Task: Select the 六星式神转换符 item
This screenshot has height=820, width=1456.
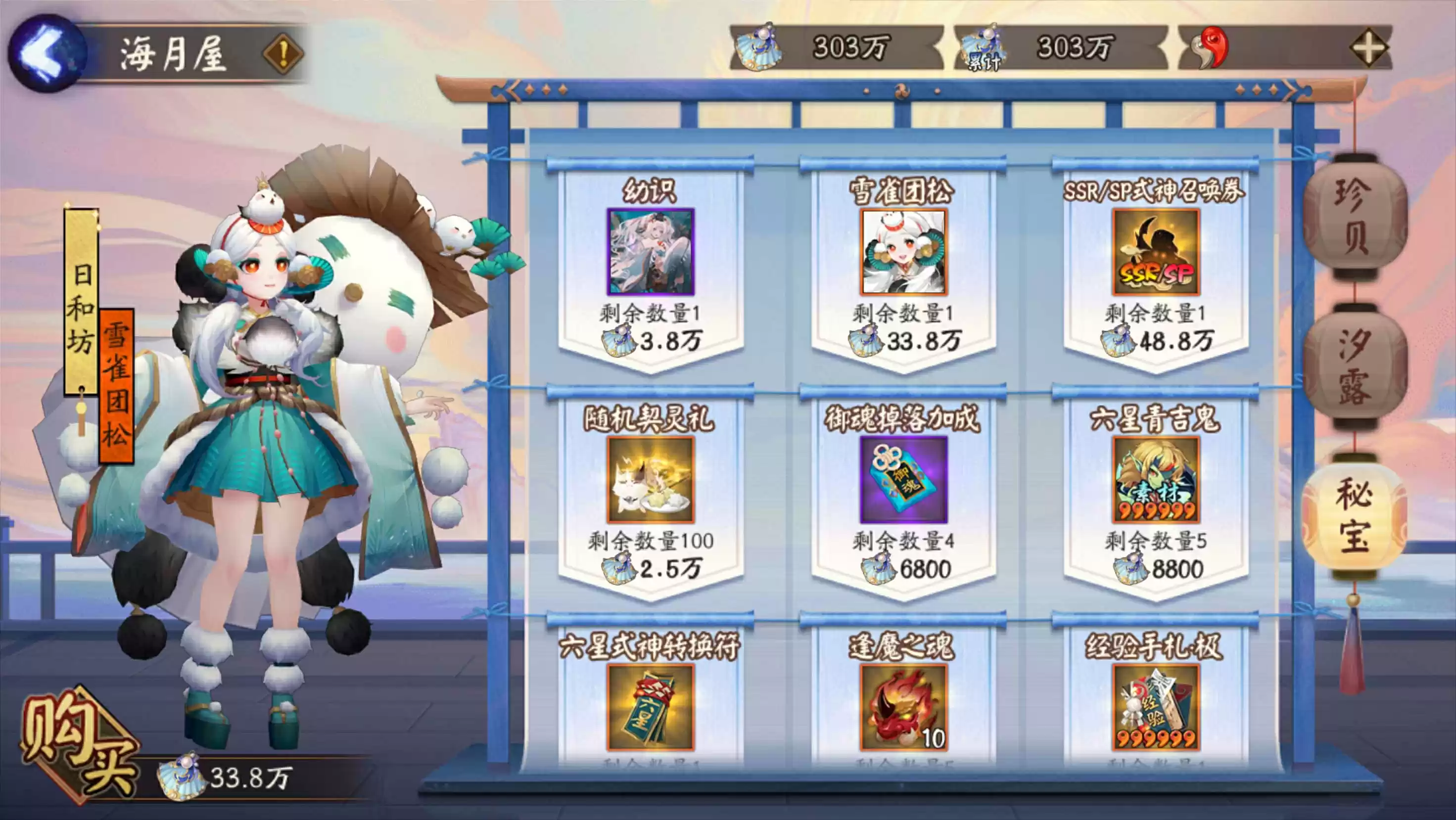Action: coord(651,707)
